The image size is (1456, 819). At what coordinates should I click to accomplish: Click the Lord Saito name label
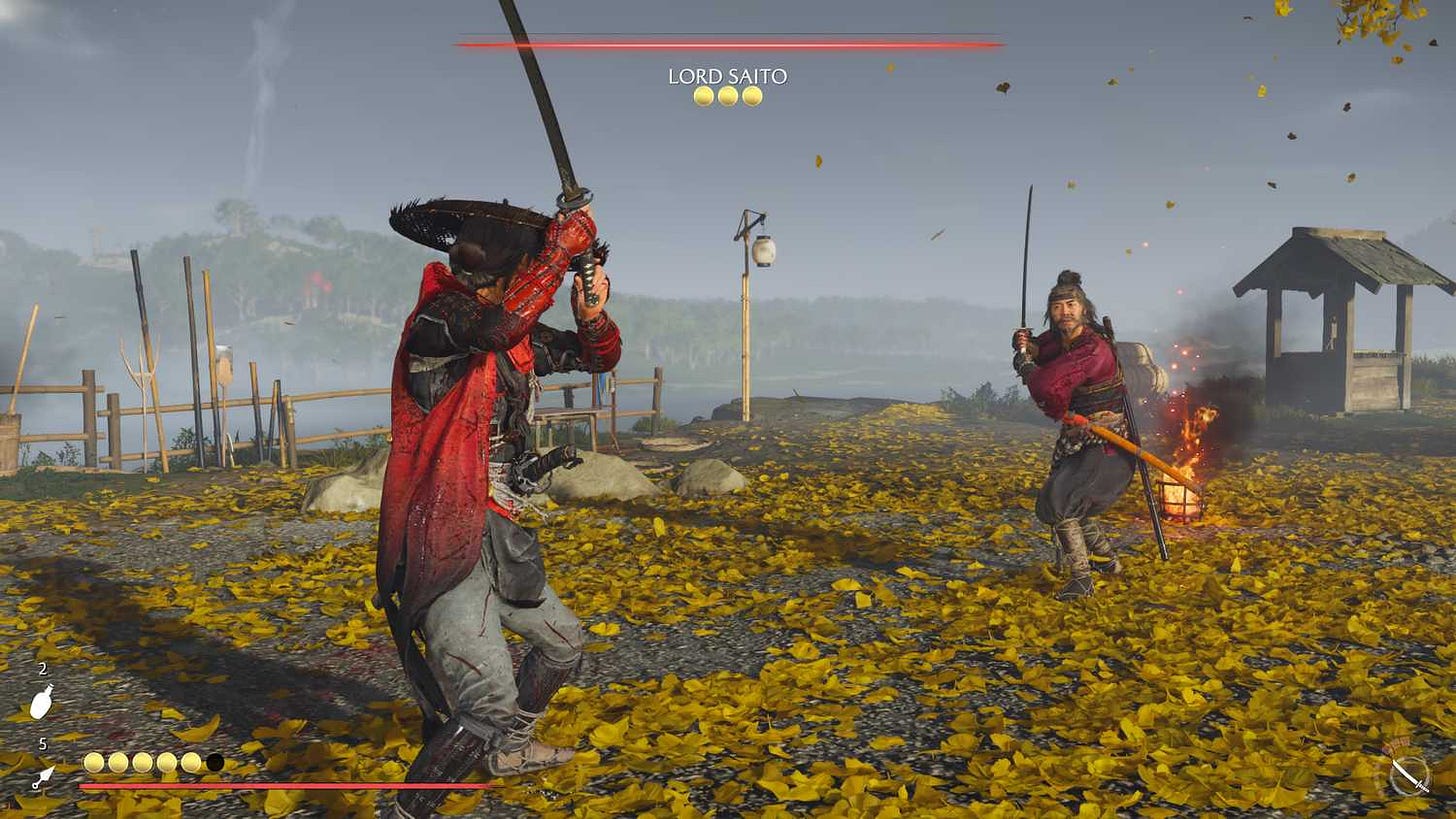pyautogui.click(x=727, y=74)
